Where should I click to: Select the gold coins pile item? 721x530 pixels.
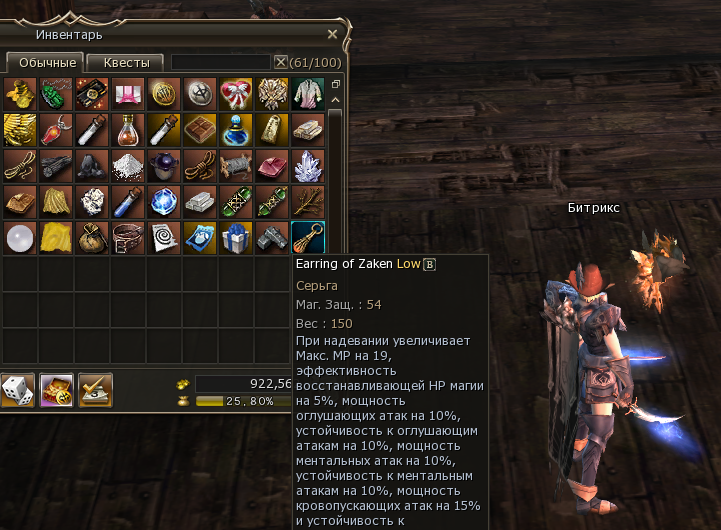pos(19,93)
